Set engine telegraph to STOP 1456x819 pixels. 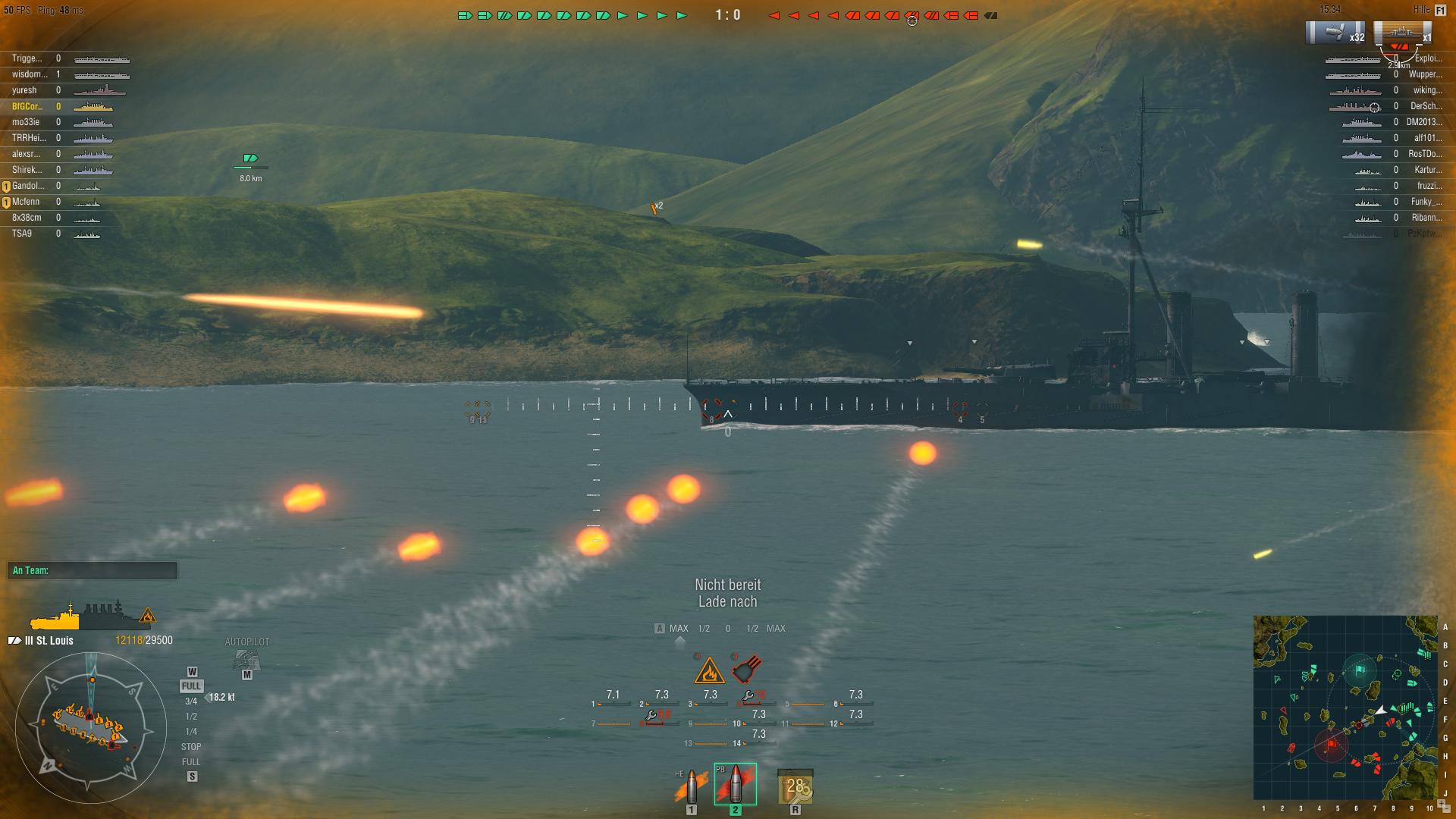coord(191,747)
